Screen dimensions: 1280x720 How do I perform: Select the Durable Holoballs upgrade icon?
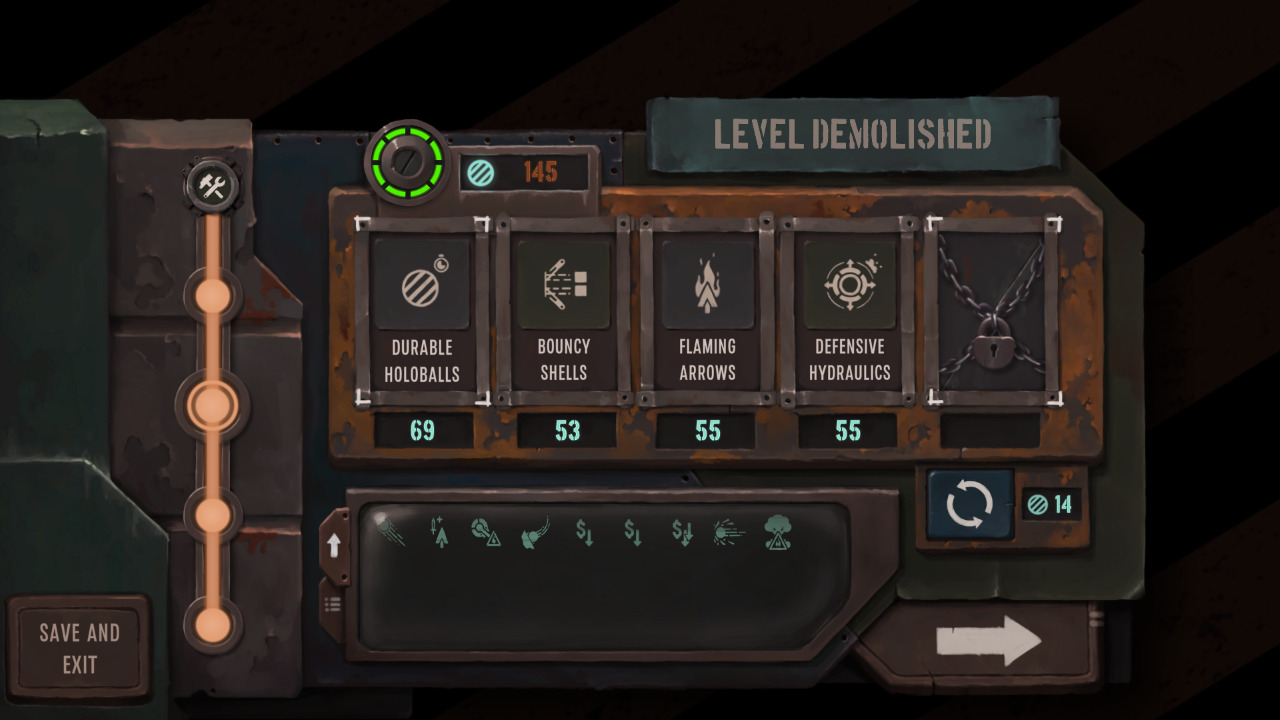coord(421,287)
